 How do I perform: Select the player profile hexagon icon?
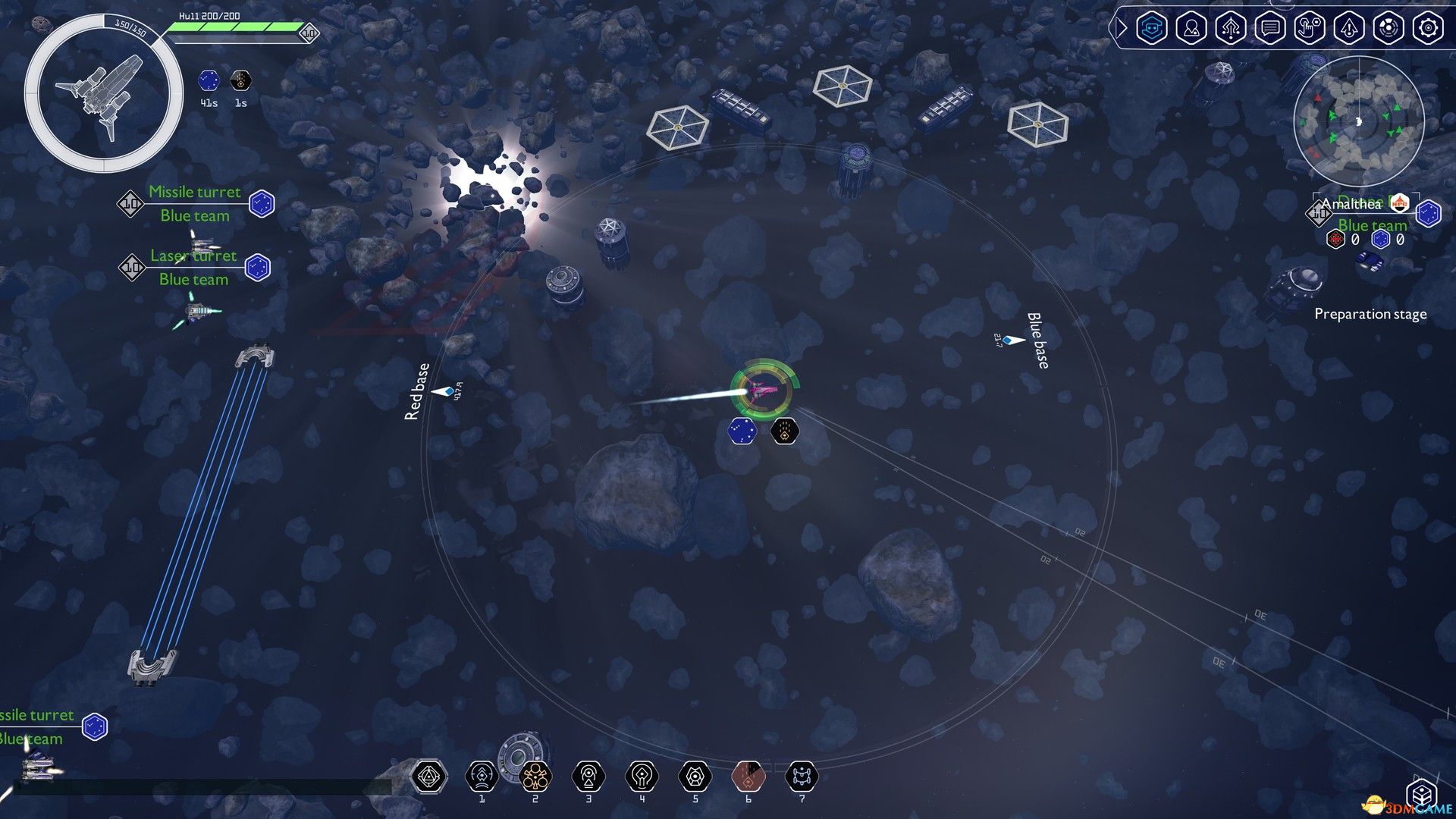point(1191,28)
